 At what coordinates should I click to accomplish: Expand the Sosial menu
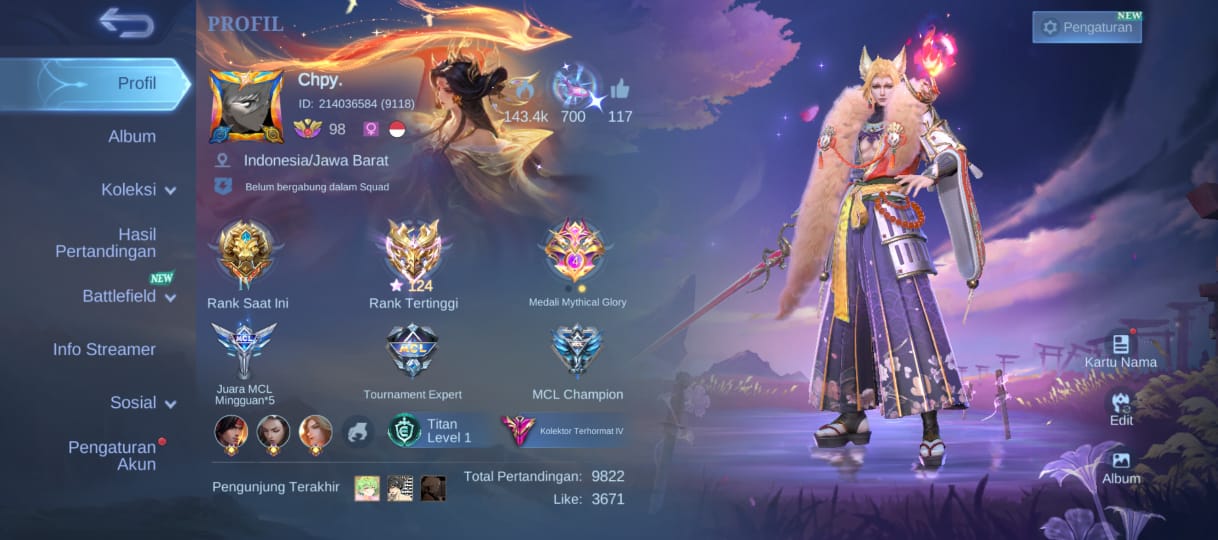pos(143,402)
